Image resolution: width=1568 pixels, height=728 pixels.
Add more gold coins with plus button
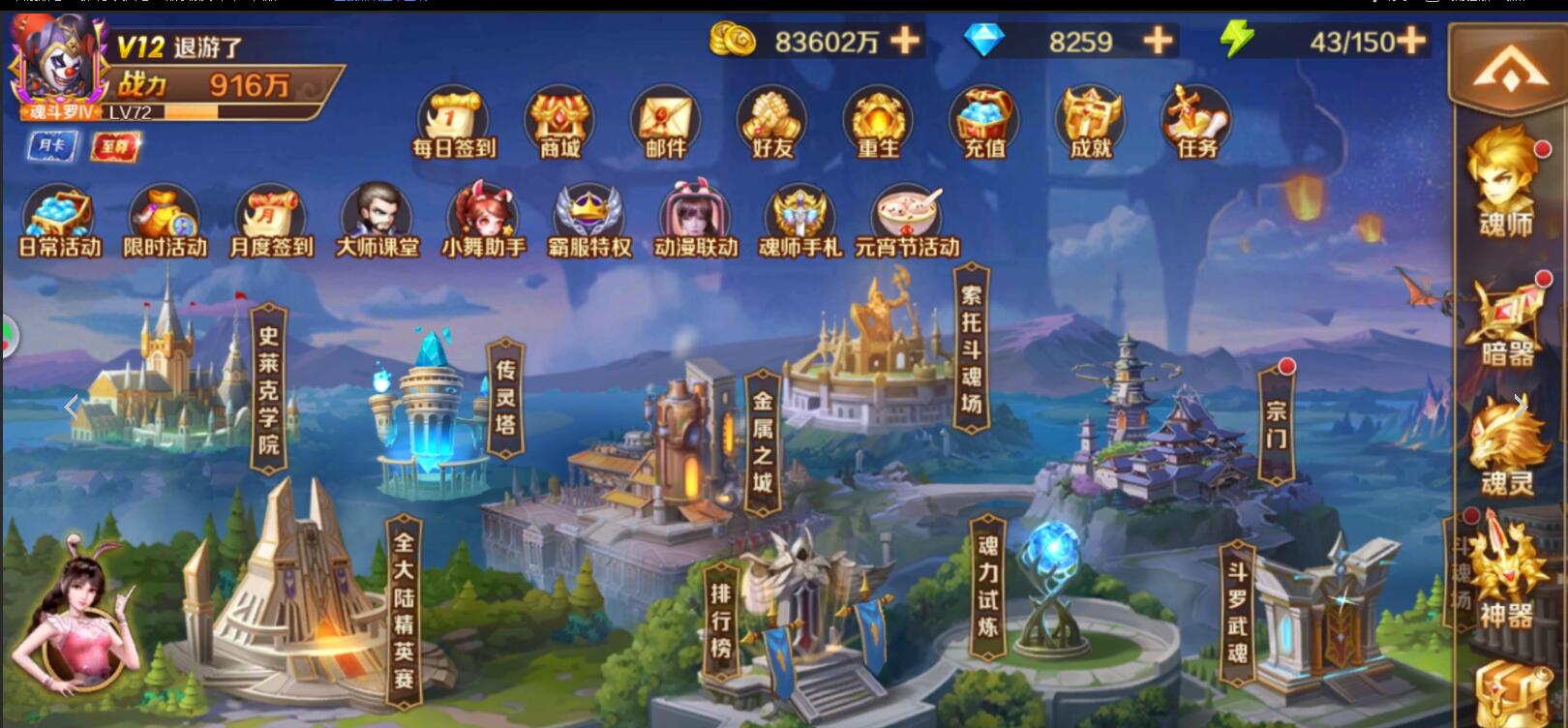(905, 41)
